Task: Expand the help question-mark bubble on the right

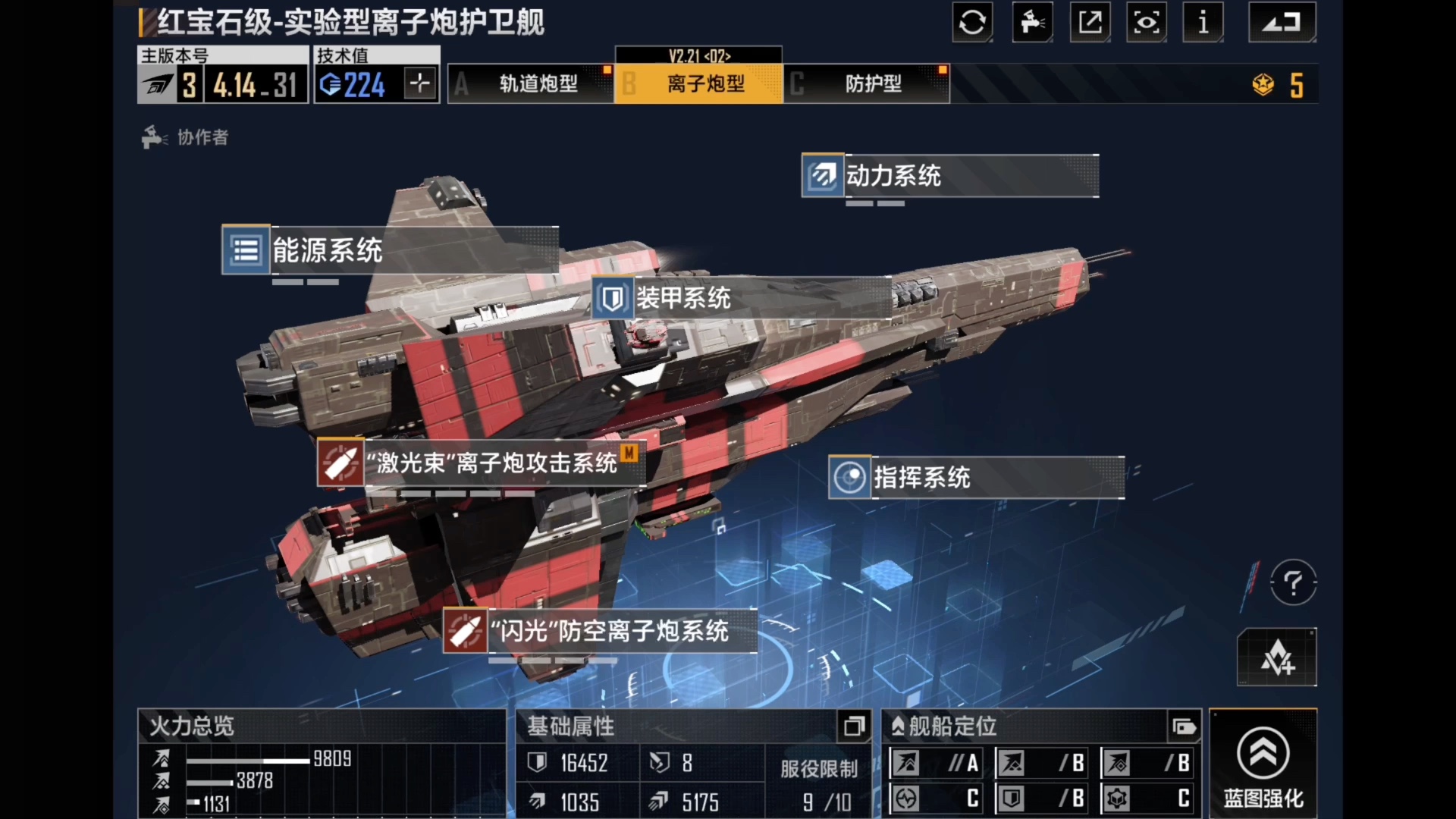Action: tap(1293, 582)
